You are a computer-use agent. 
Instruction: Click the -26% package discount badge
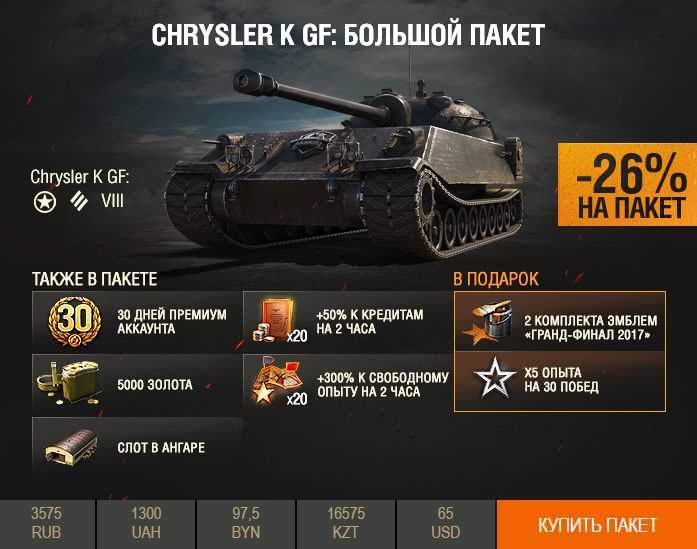[627, 186]
